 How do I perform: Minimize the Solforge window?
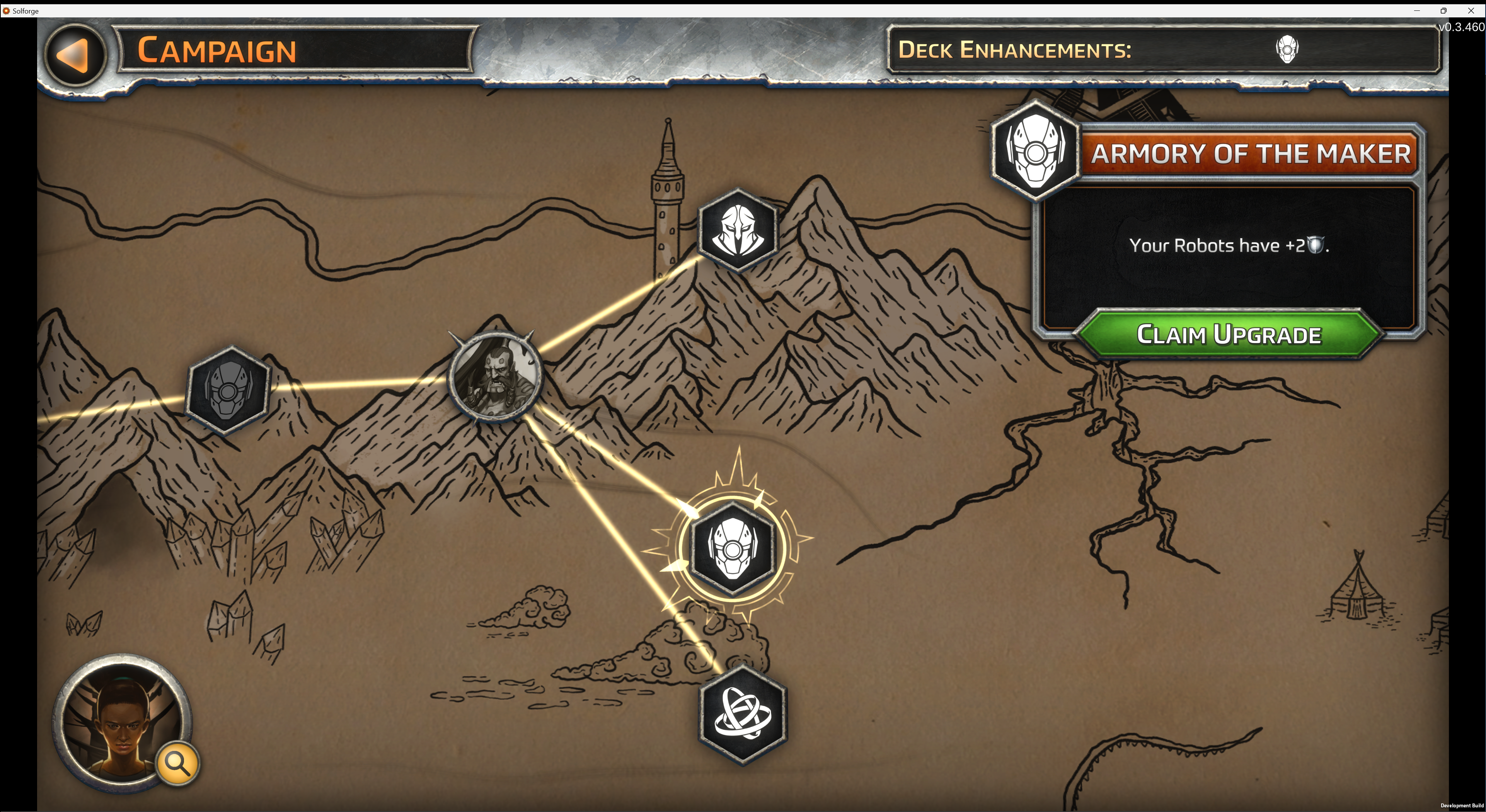[1417, 10]
